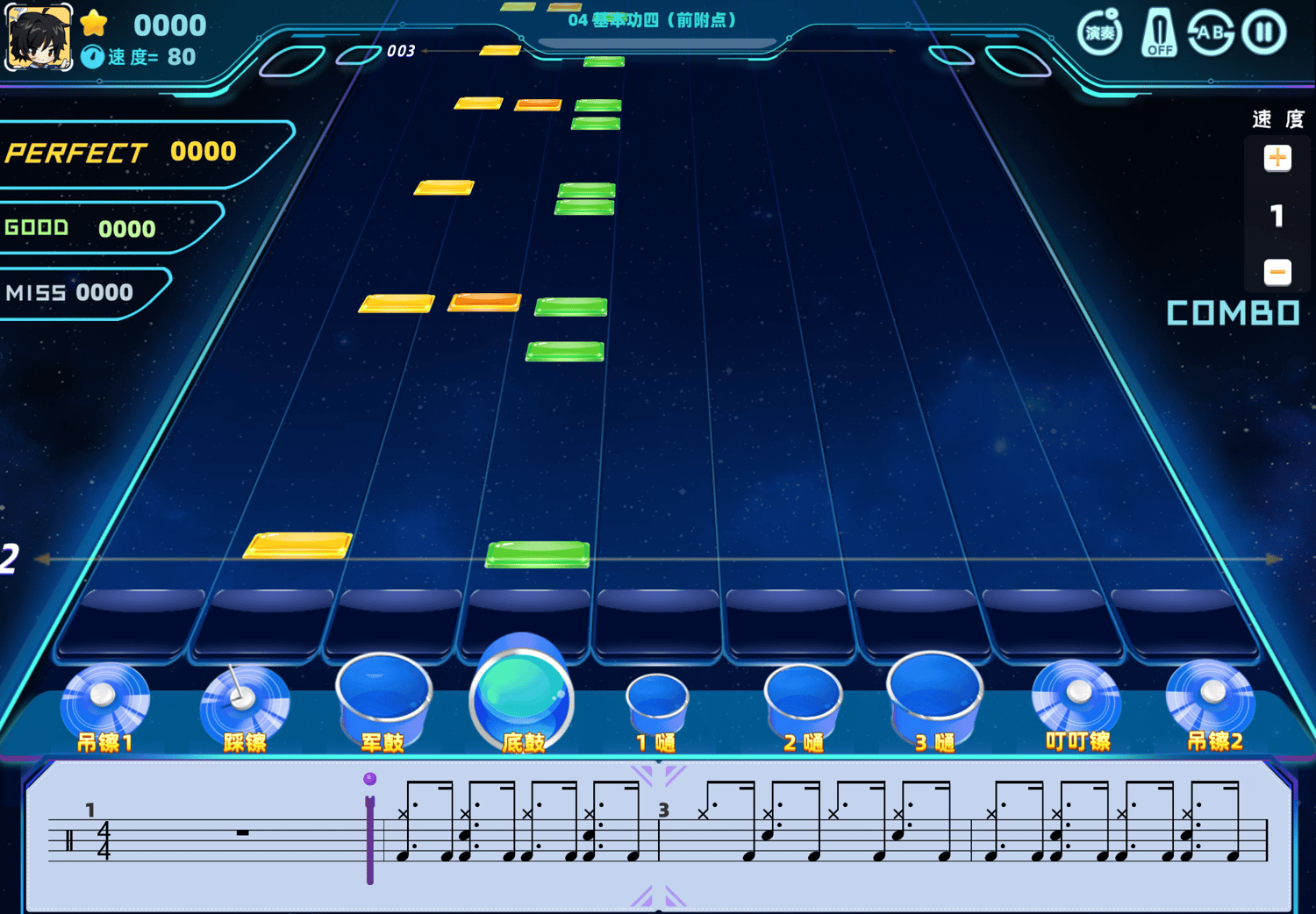Turn on the metronome (OFF icon)
This screenshot has width=1316, height=914.
tap(1159, 33)
